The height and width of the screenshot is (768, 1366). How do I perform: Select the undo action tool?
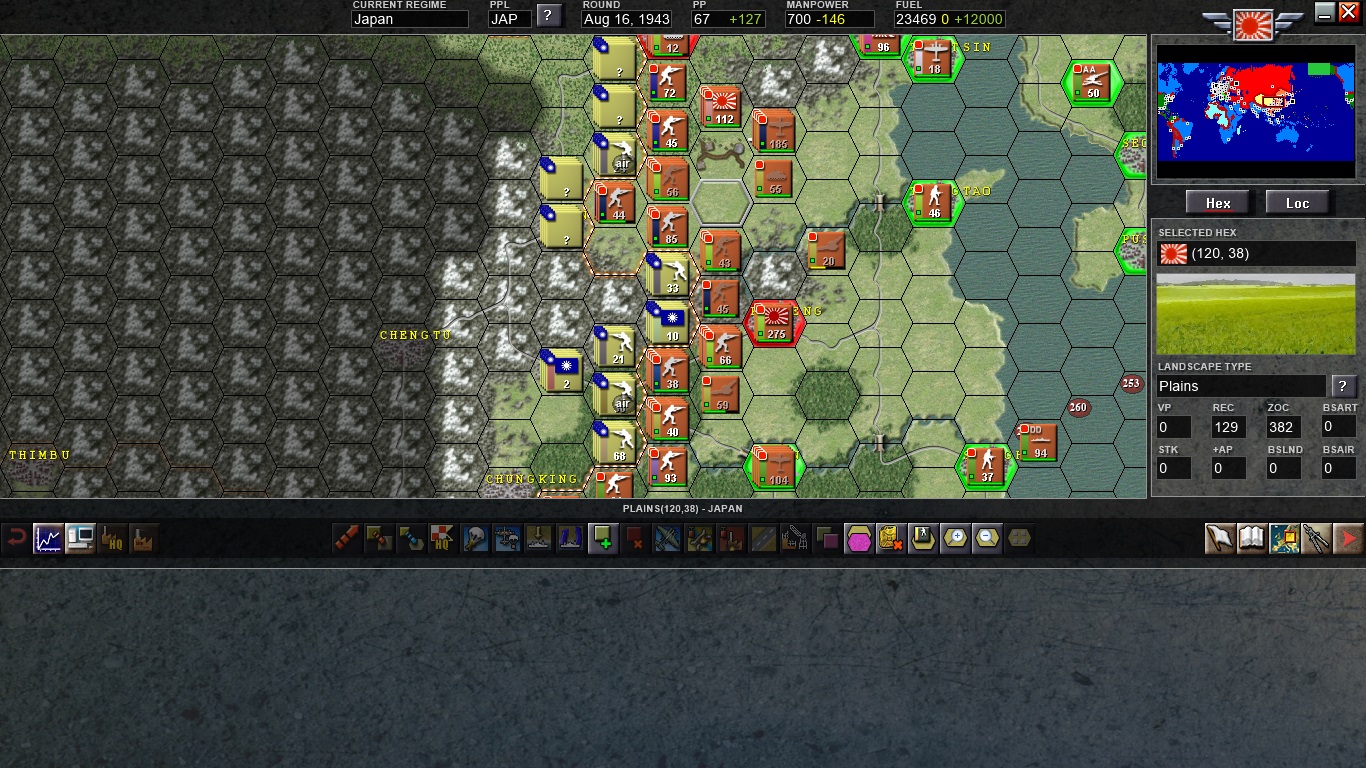pos(18,538)
